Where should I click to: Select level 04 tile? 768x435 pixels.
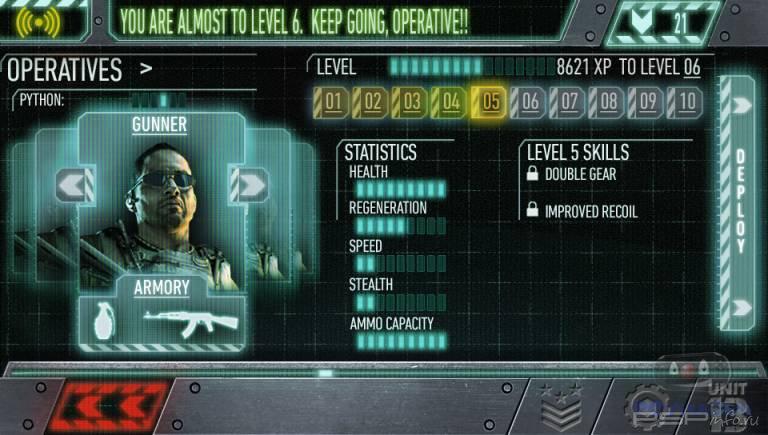click(x=451, y=101)
